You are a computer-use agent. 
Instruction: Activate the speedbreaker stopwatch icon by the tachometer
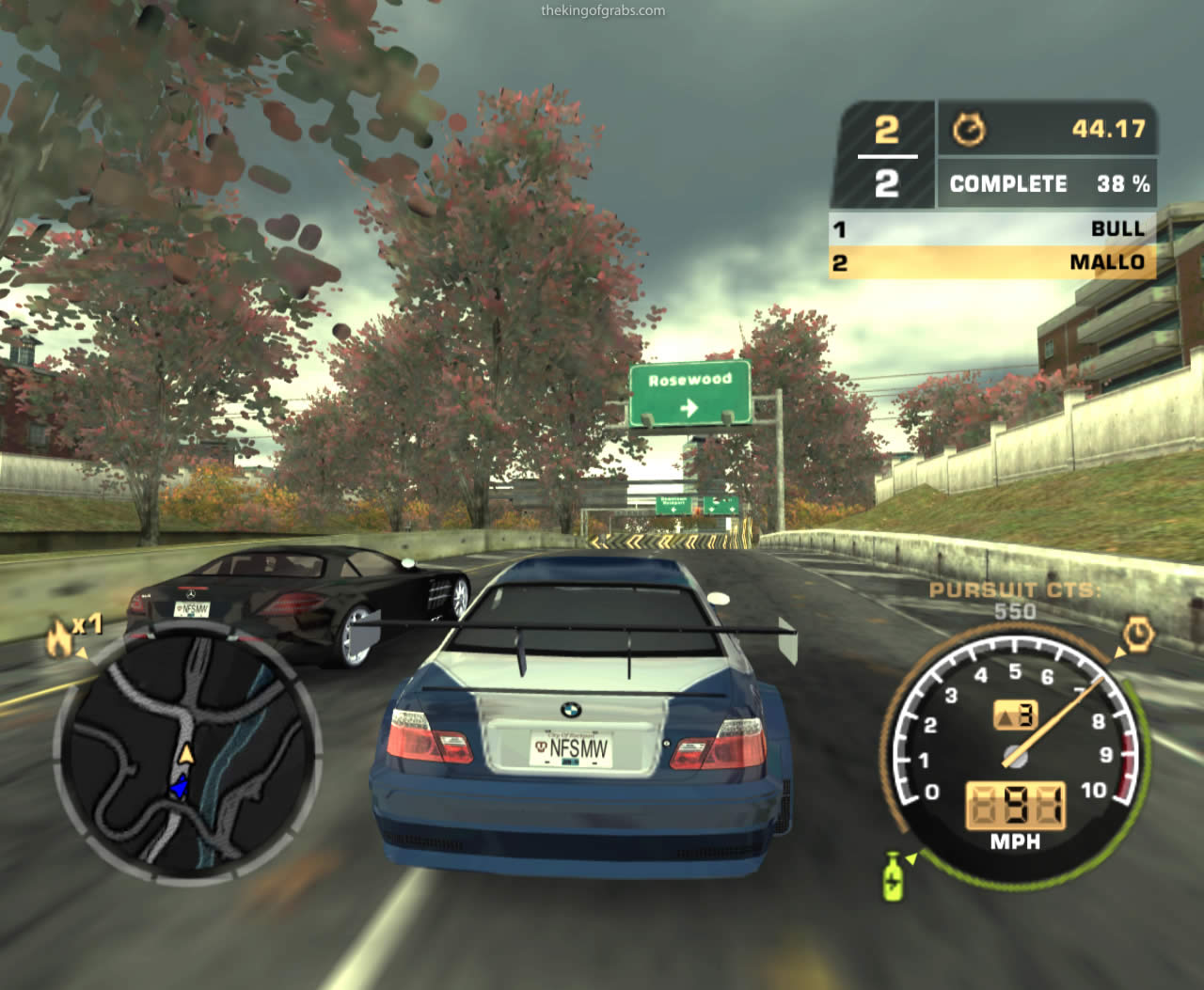tap(1138, 636)
